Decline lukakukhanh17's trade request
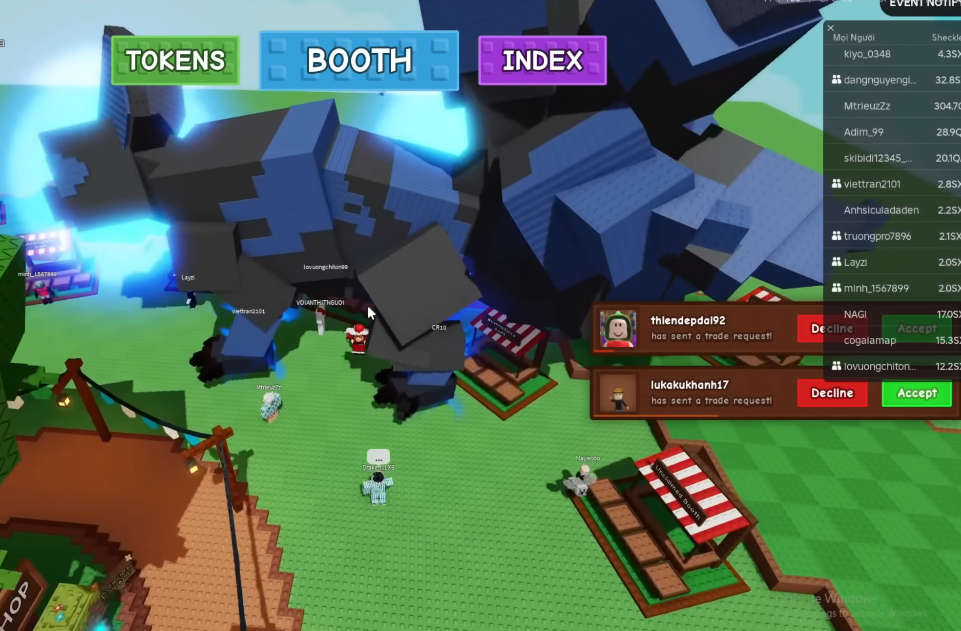This screenshot has height=631, width=961. coord(831,393)
